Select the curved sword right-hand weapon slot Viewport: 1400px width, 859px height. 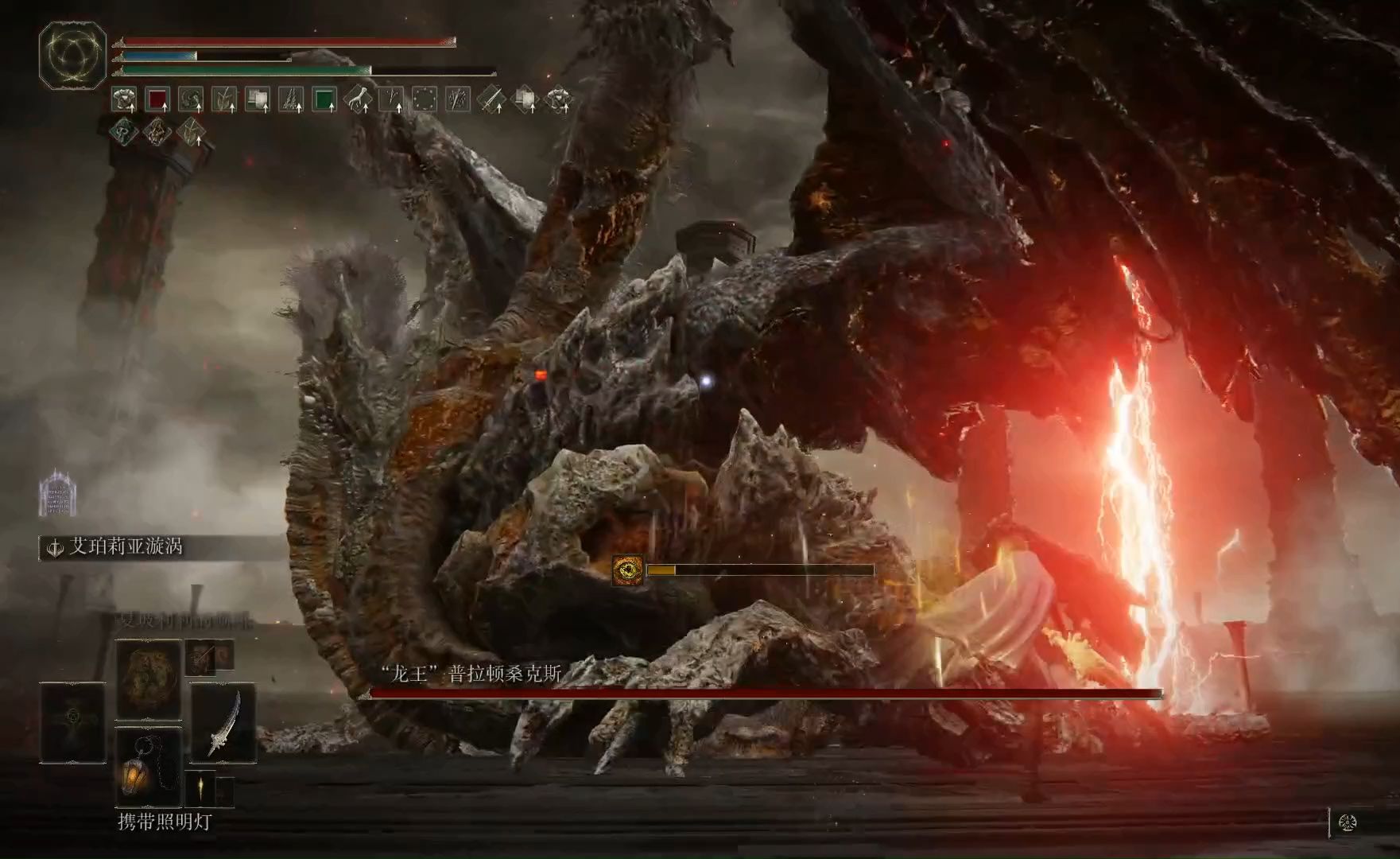(x=223, y=722)
